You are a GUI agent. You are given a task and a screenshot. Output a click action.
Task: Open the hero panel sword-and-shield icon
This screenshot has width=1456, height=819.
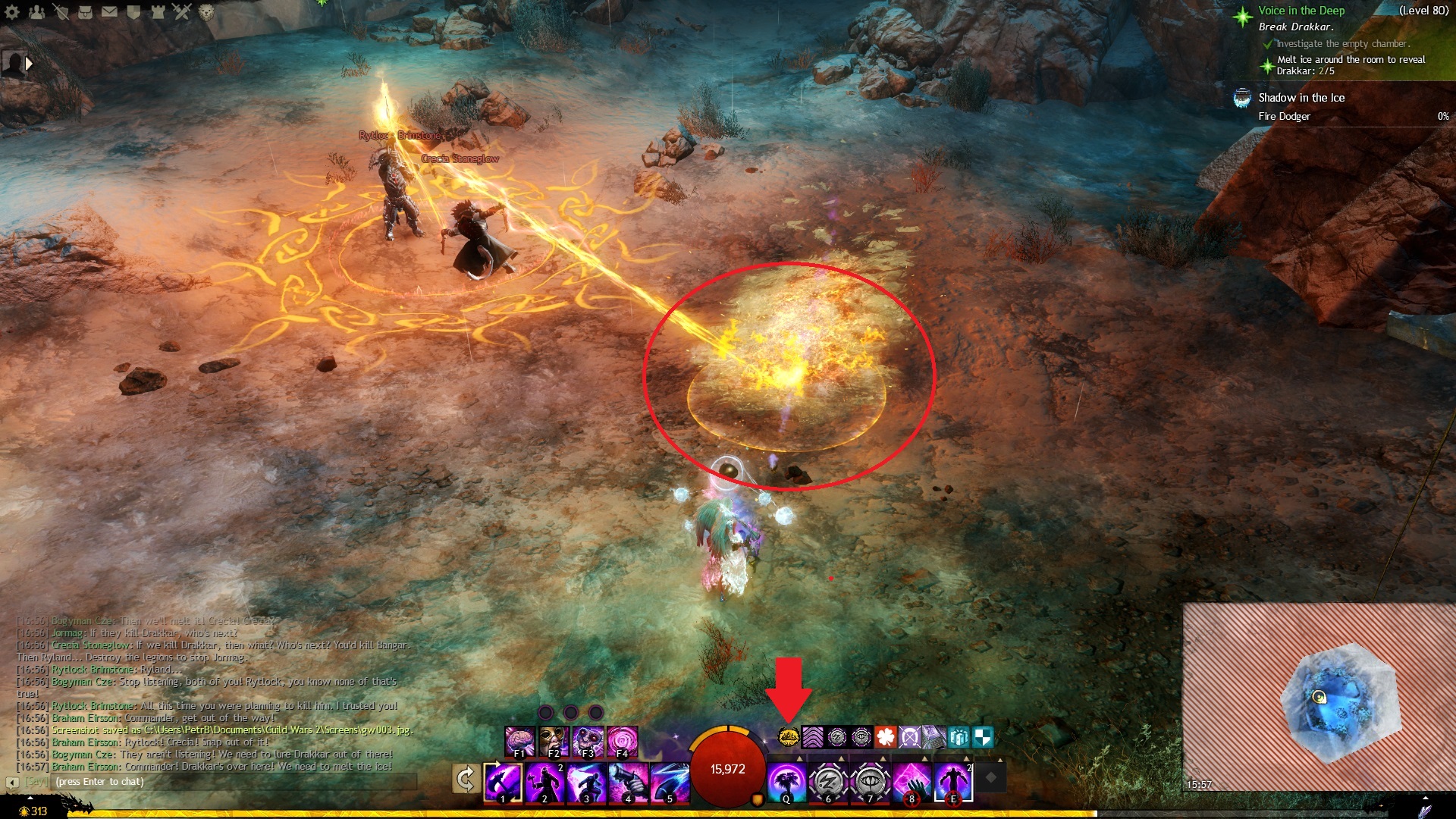[x=61, y=12]
